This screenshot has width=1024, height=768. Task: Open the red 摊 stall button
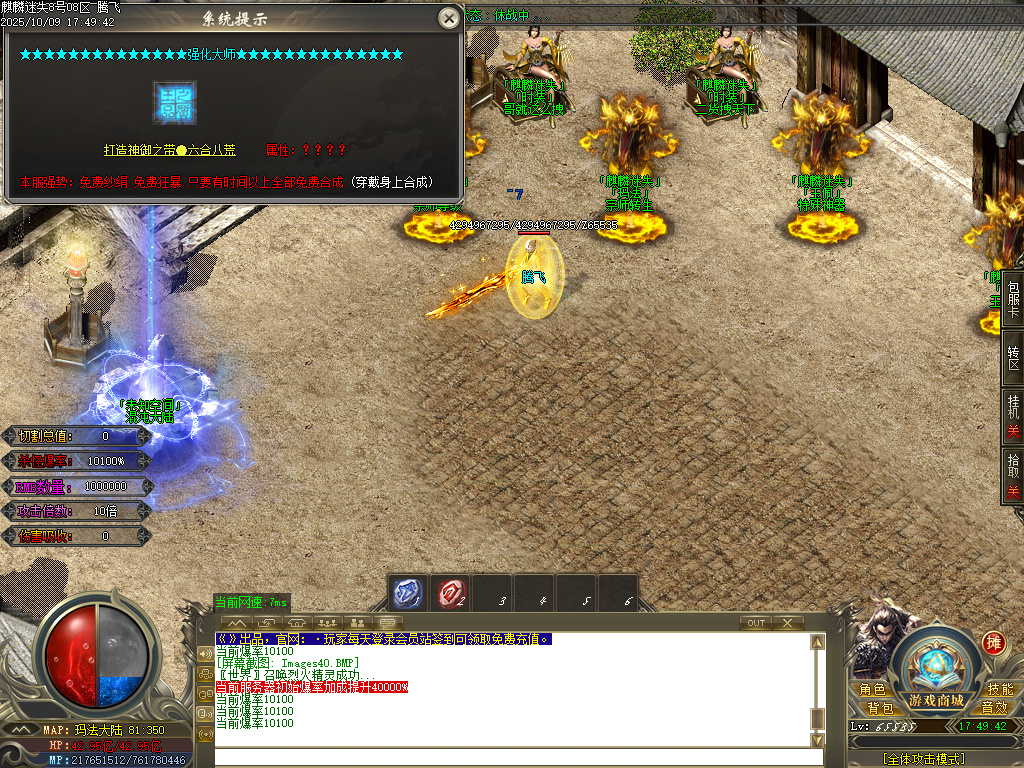point(993,642)
